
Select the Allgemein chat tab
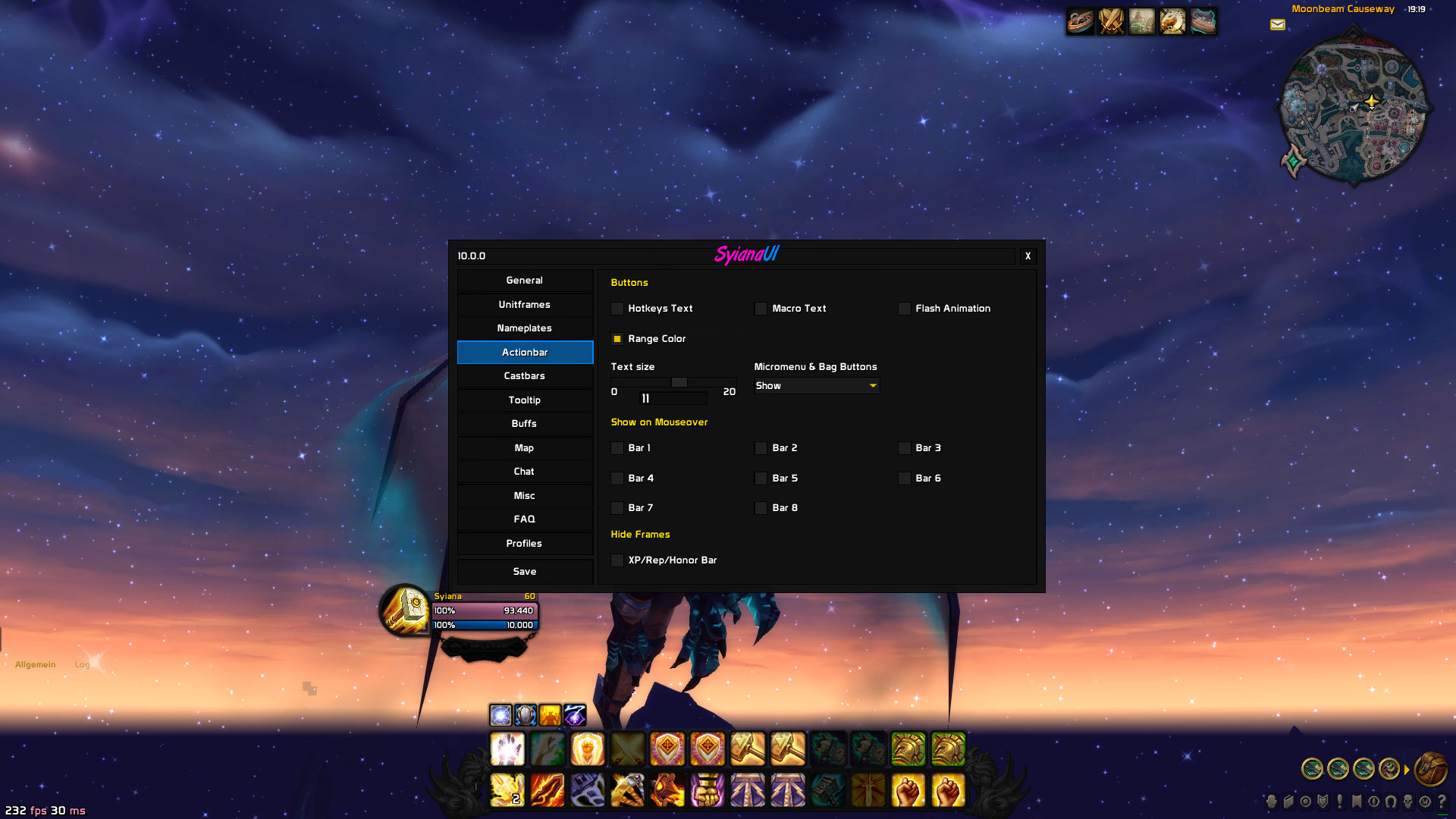point(36,665)
